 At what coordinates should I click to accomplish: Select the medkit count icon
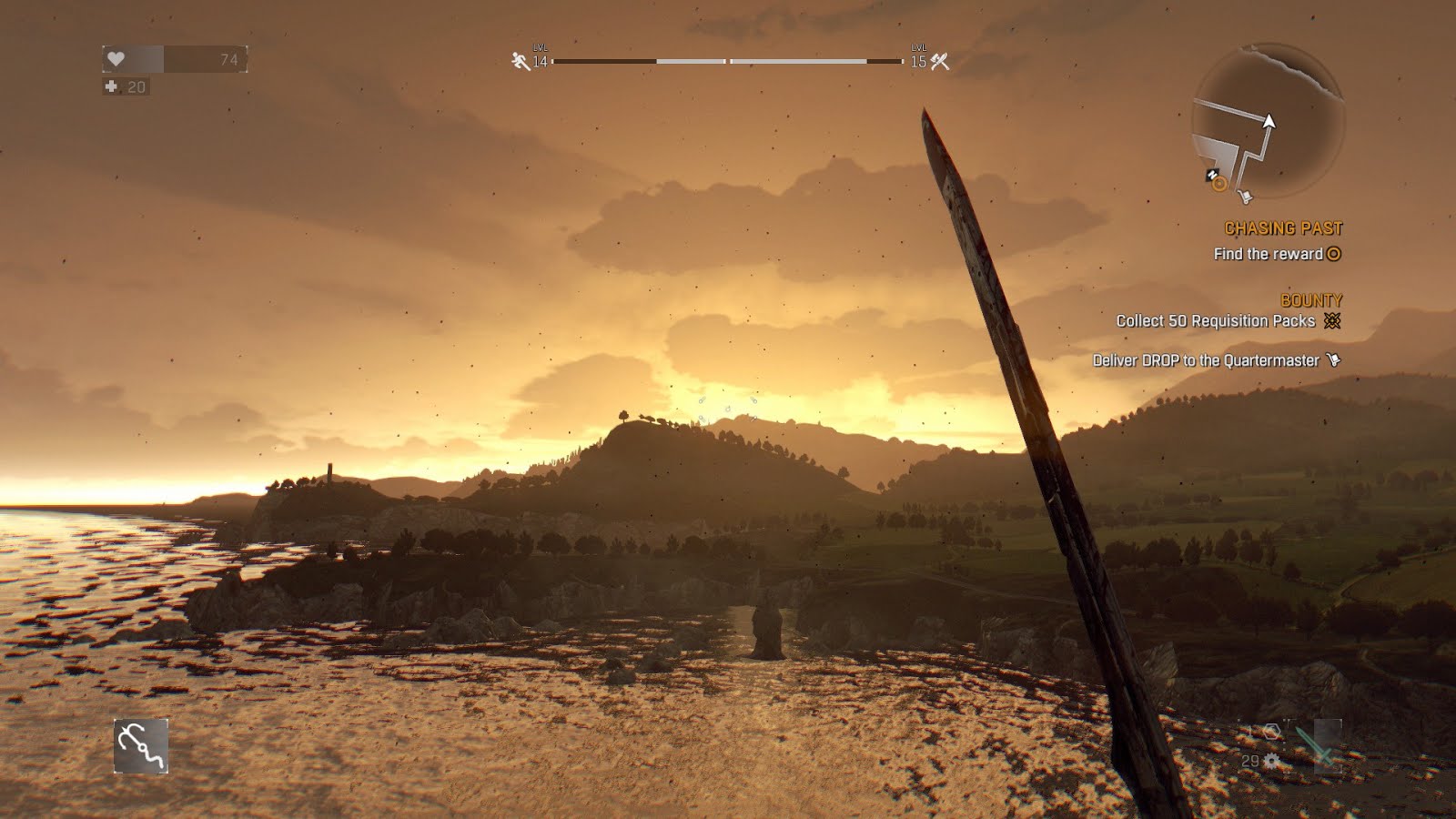(112, 87)
